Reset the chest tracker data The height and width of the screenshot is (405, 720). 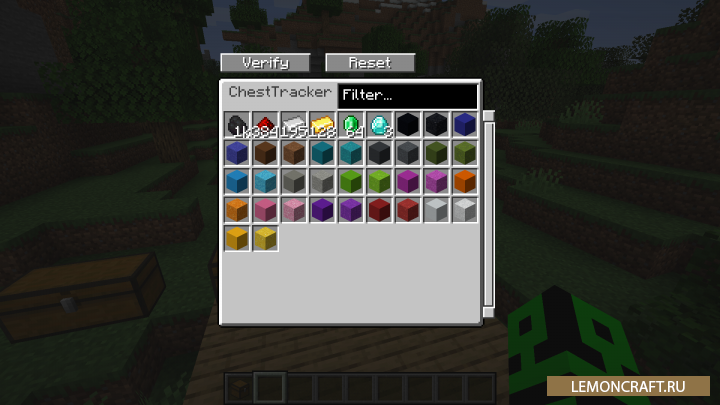point(370,62)
